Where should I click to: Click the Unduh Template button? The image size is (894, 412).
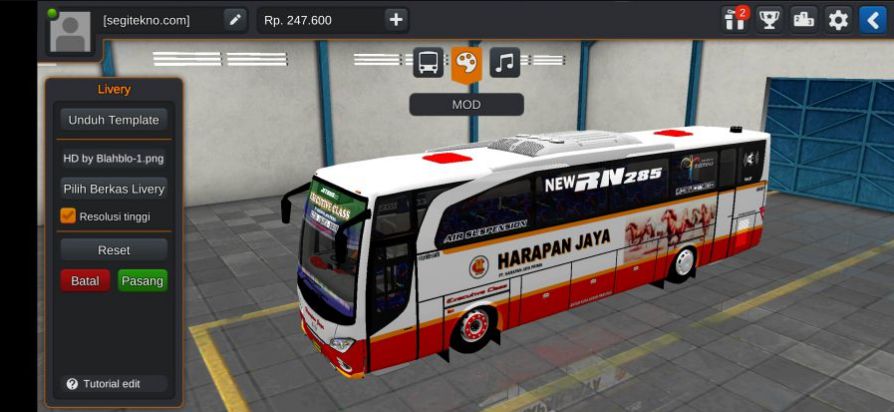click(x=113, y=120)
